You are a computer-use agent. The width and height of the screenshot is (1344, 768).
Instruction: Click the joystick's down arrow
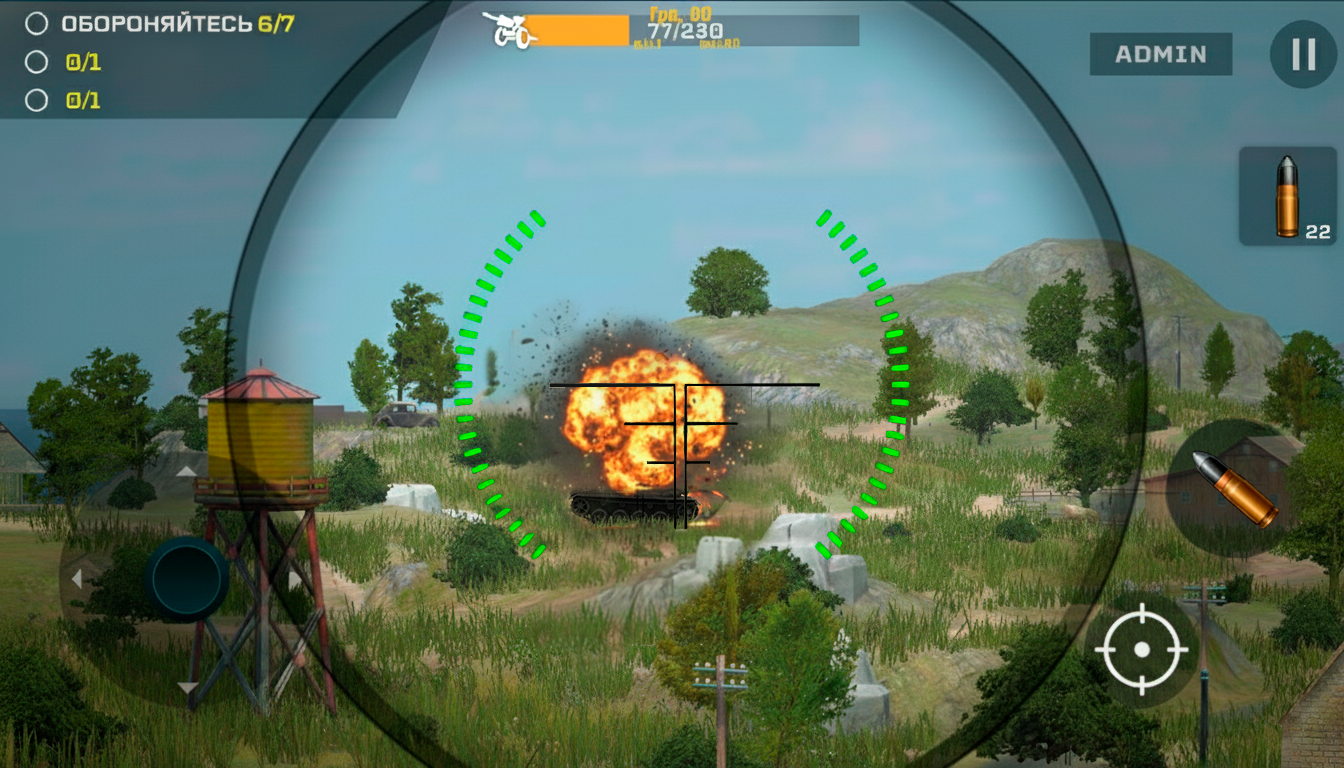tap(187, 687)
